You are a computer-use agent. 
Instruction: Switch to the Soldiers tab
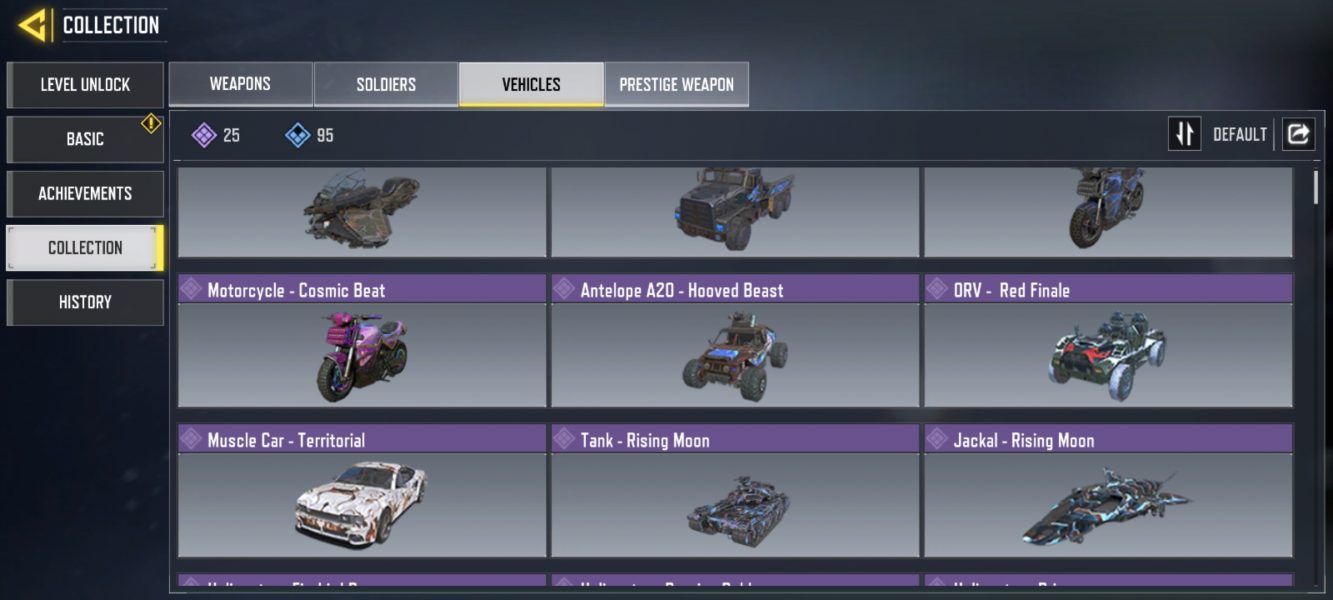pos(386,84)
